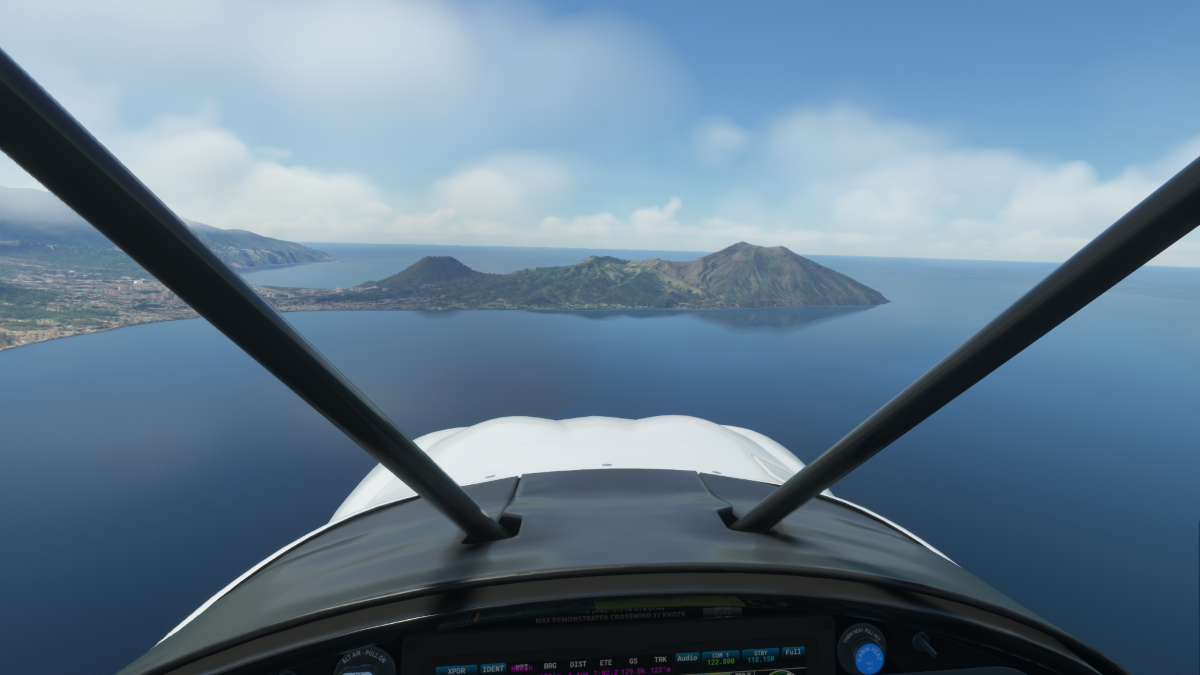This screenshot has width=1200, height=675.
Task: Open the XPDR transponder controls
Action: 456,669
